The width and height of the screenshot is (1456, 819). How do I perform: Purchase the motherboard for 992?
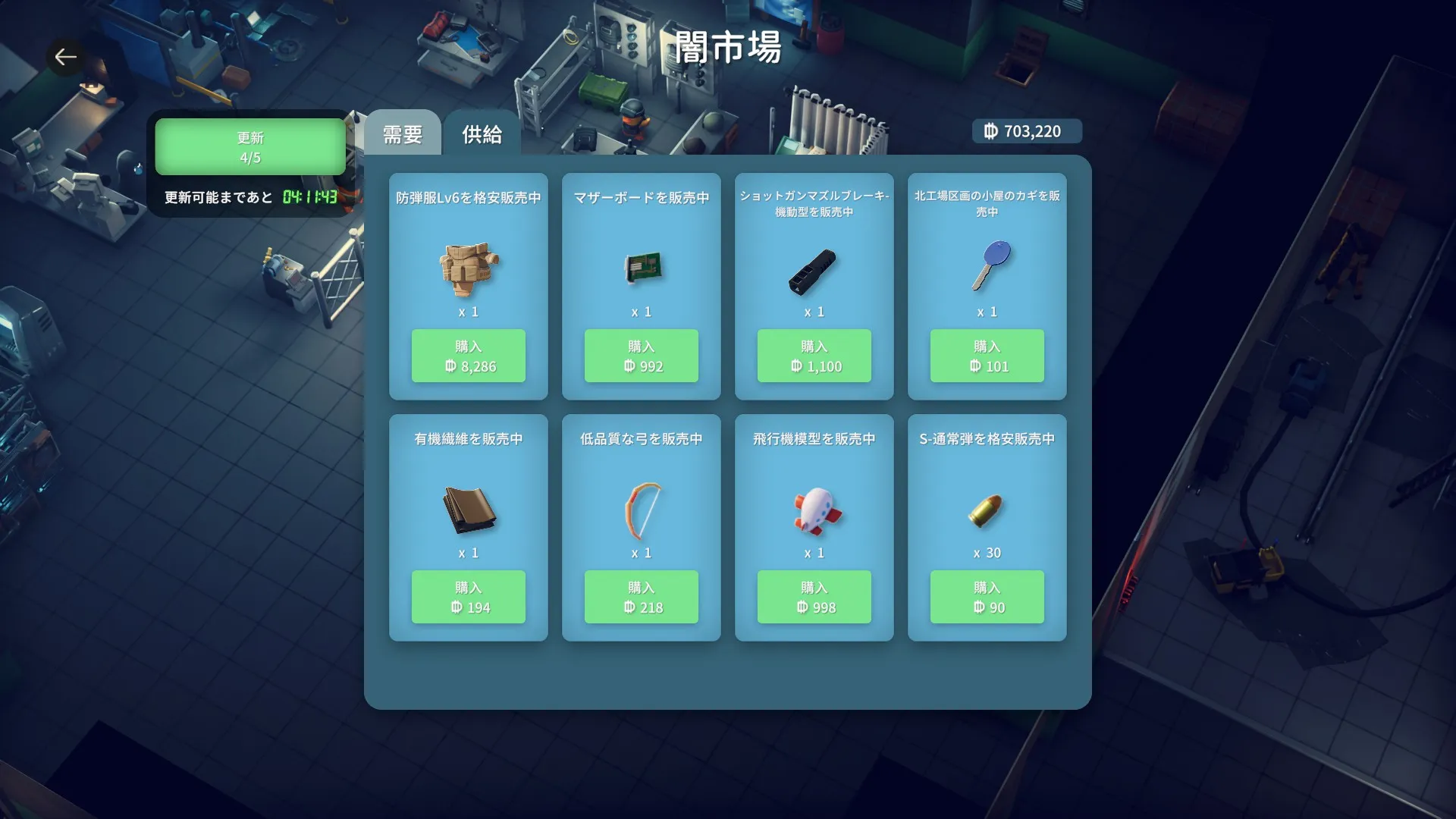642,356
